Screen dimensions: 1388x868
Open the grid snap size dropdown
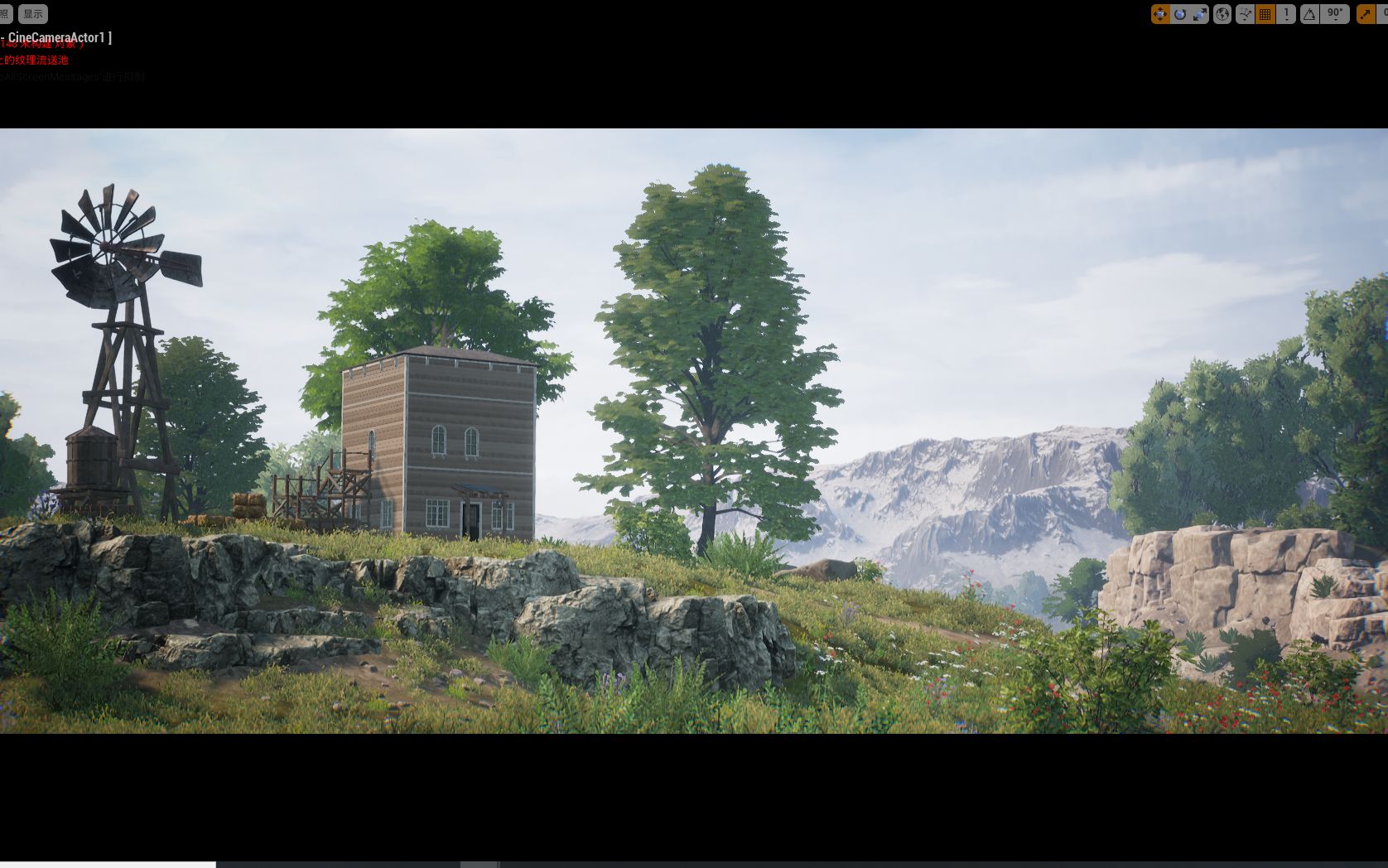[1287, 19]
